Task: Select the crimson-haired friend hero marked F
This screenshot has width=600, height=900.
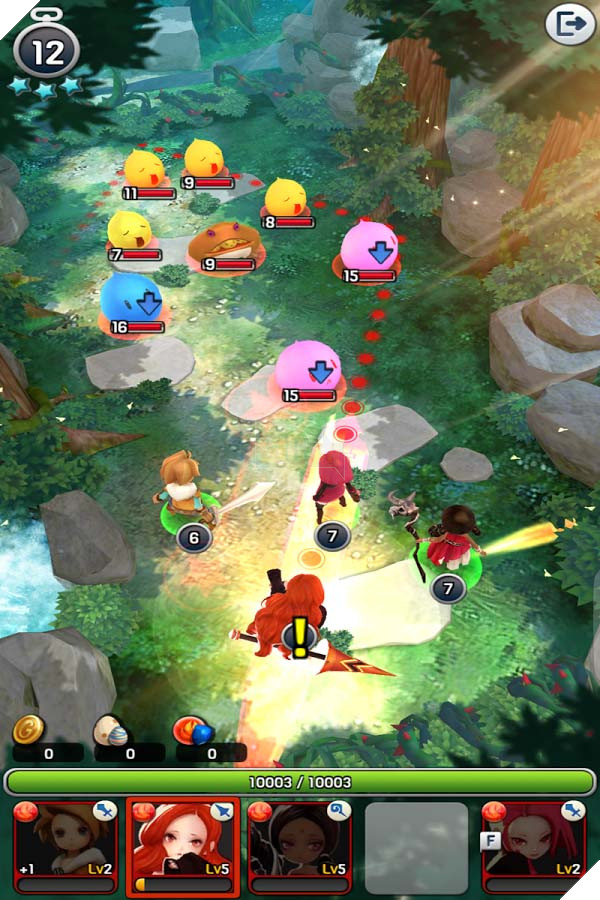Action: tap(533, 845)
